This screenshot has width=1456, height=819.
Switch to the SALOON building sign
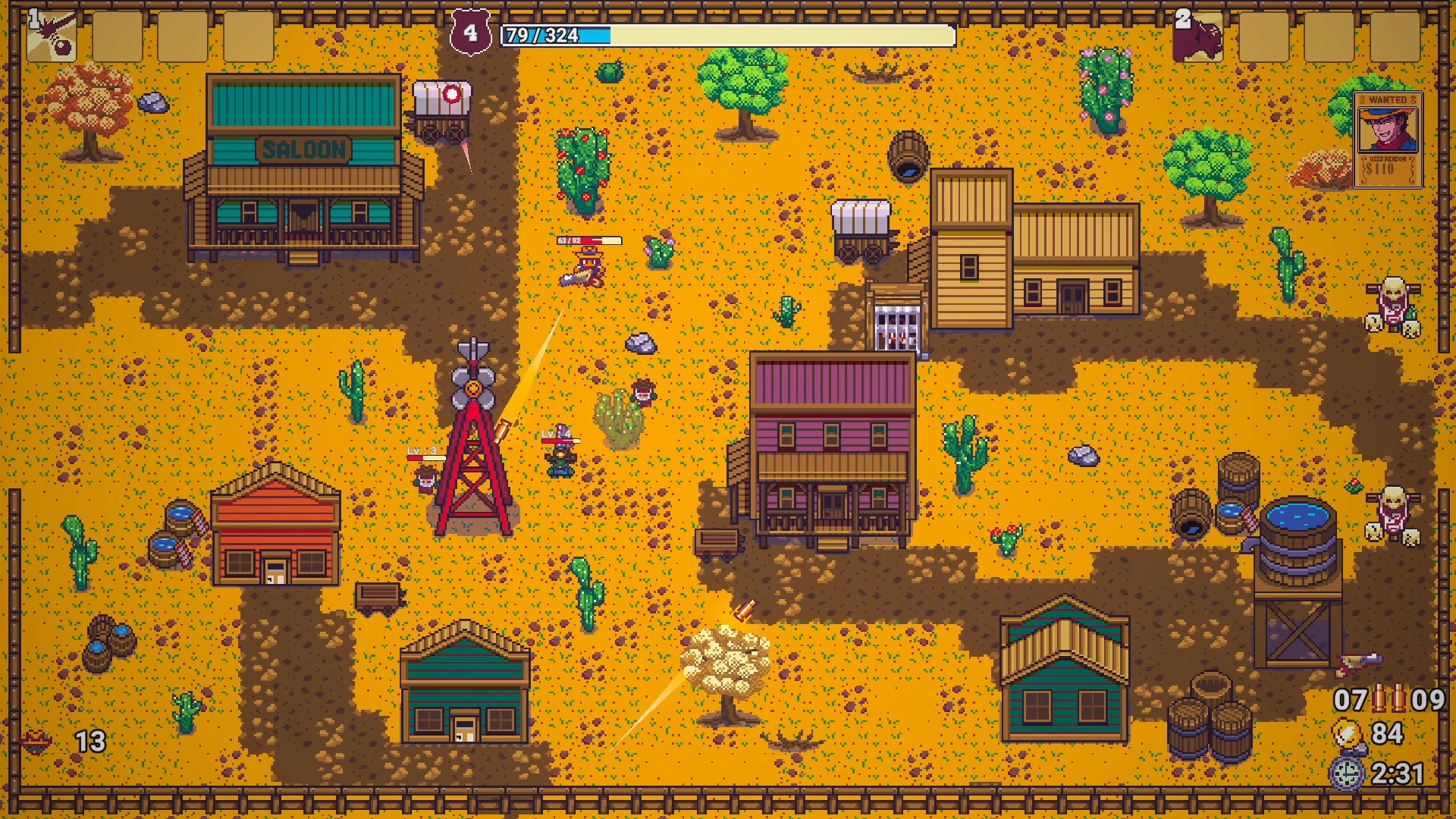click(x=306, y=149)
